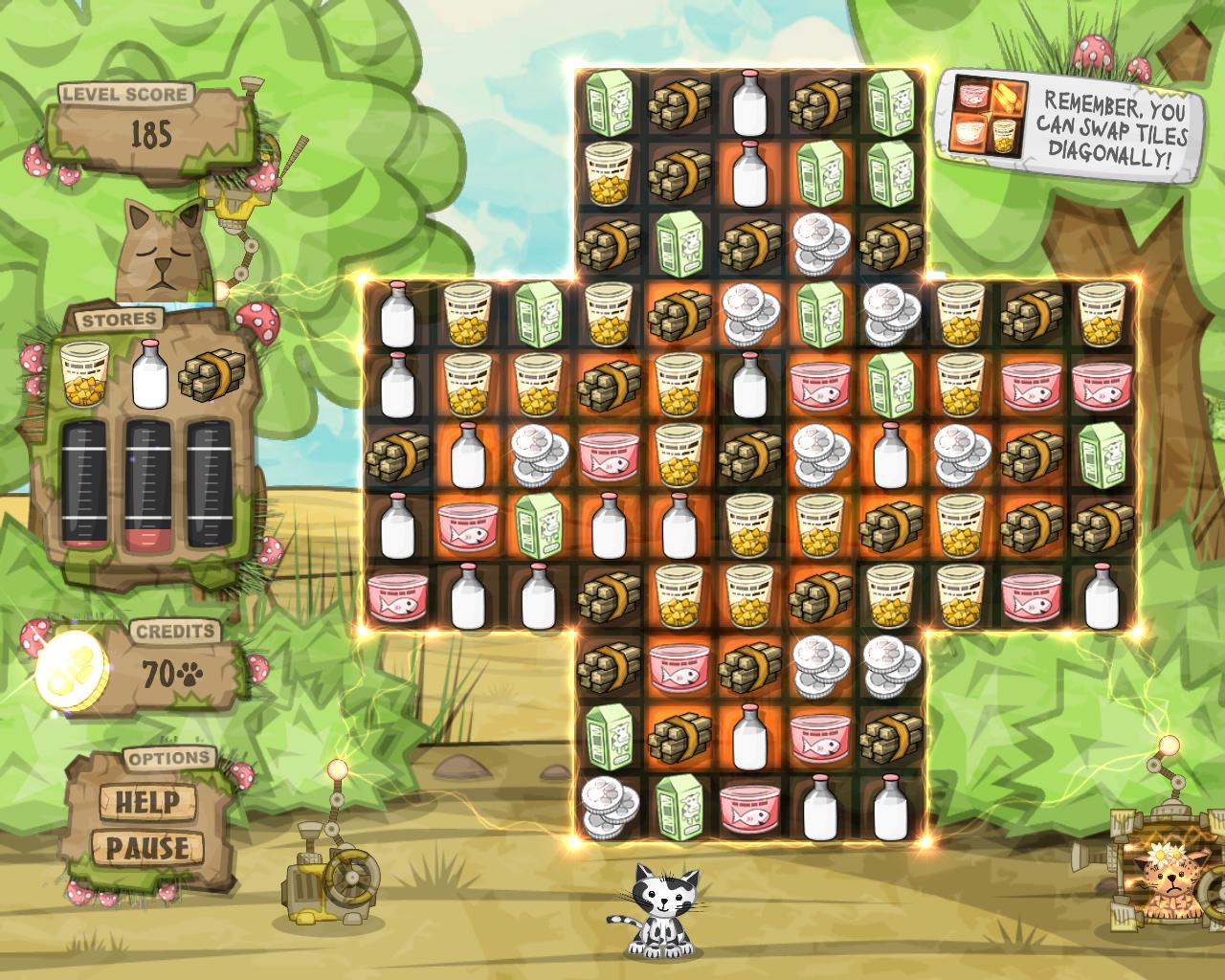Screen dimensions: 1225x980
Task: Pause the game
Action: (146, 847)
